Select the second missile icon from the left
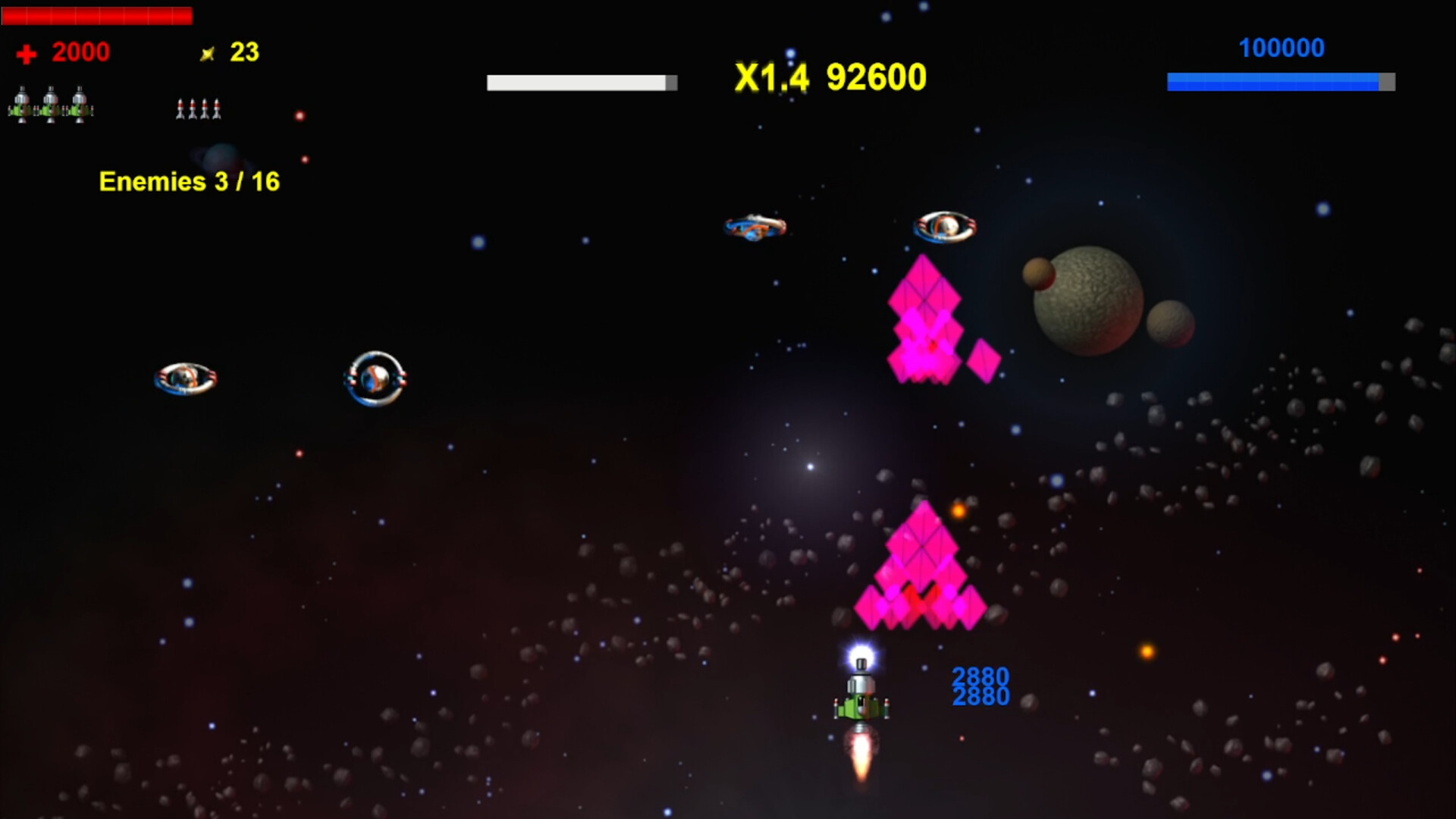1456x819 pixels. [x=192, y=108]
